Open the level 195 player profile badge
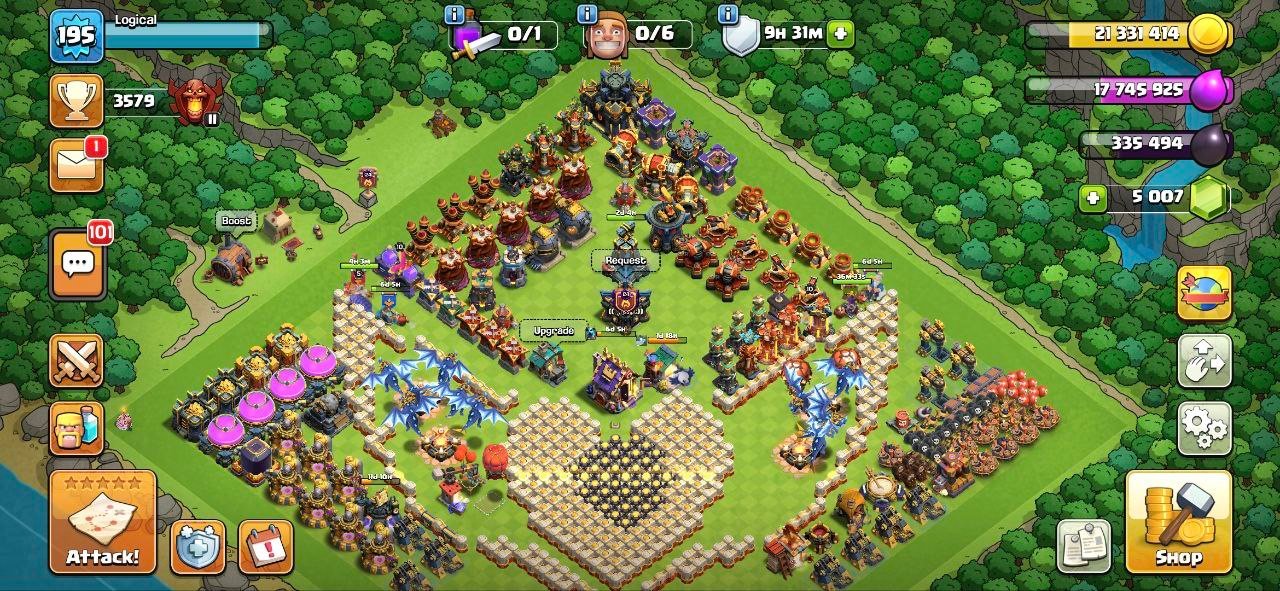Image resolution: width=1280 pixels, height=591 pixels. pyautogui.click(x=77, y=37)
